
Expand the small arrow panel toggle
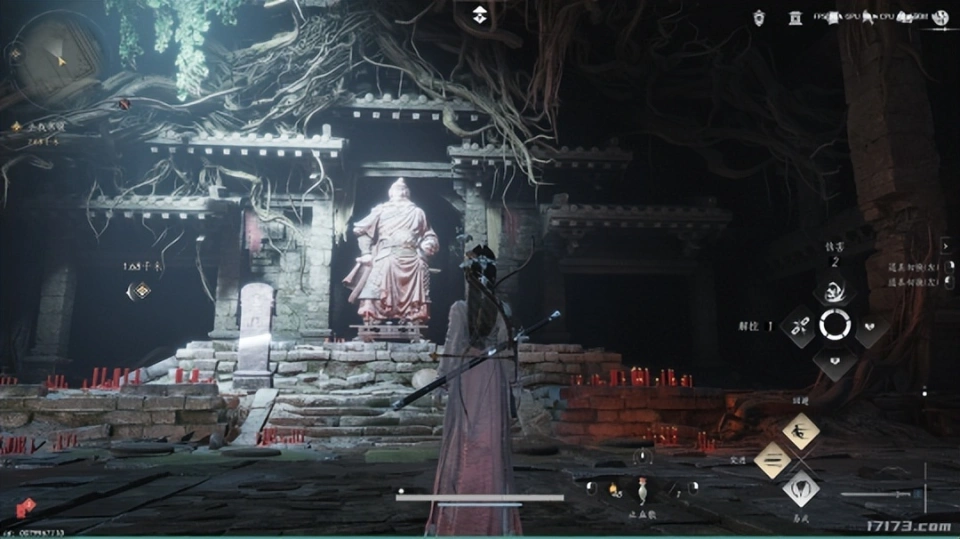coord(946,245)
